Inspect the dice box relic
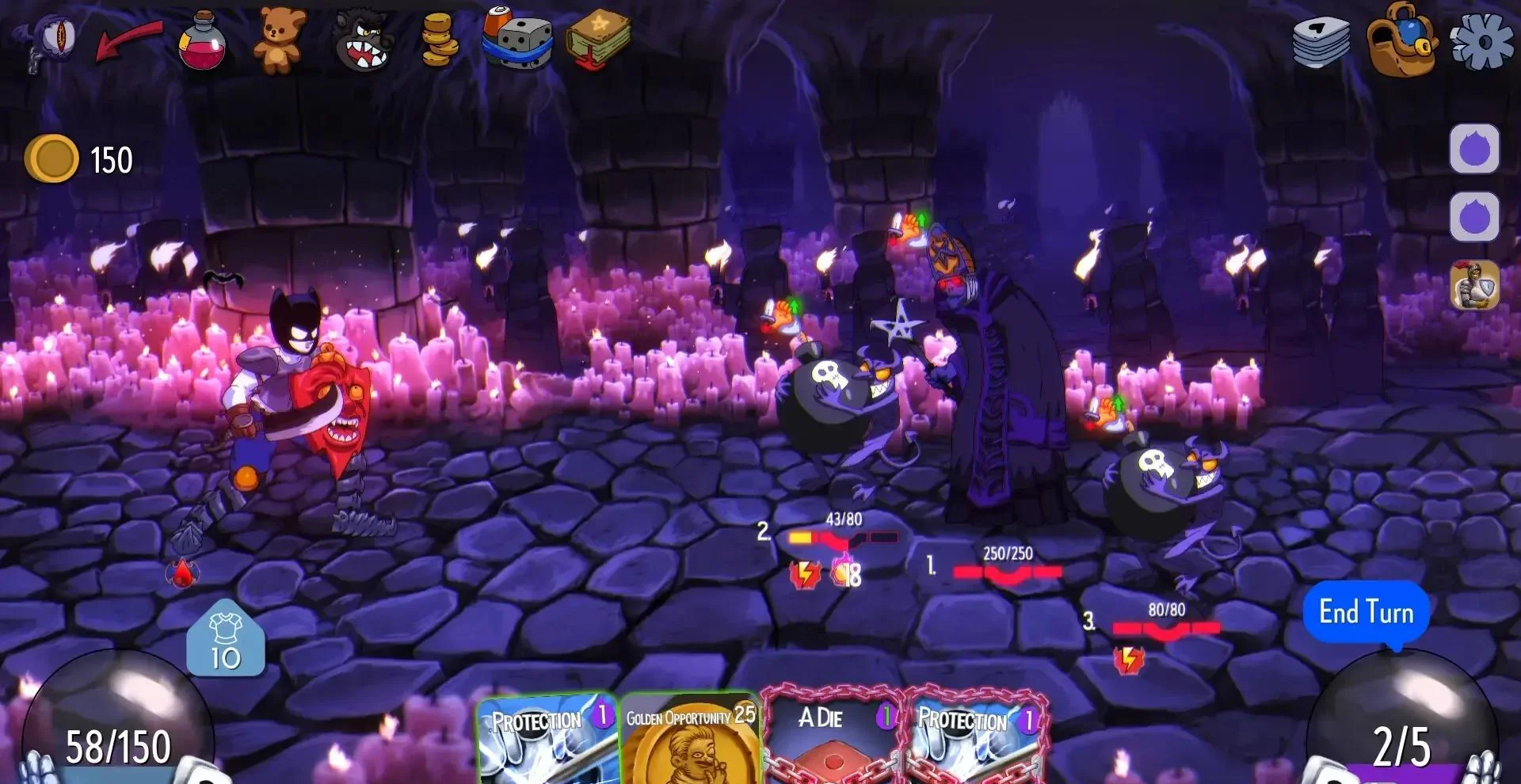This screenshot has width=1521, height=784. [517, 40]
